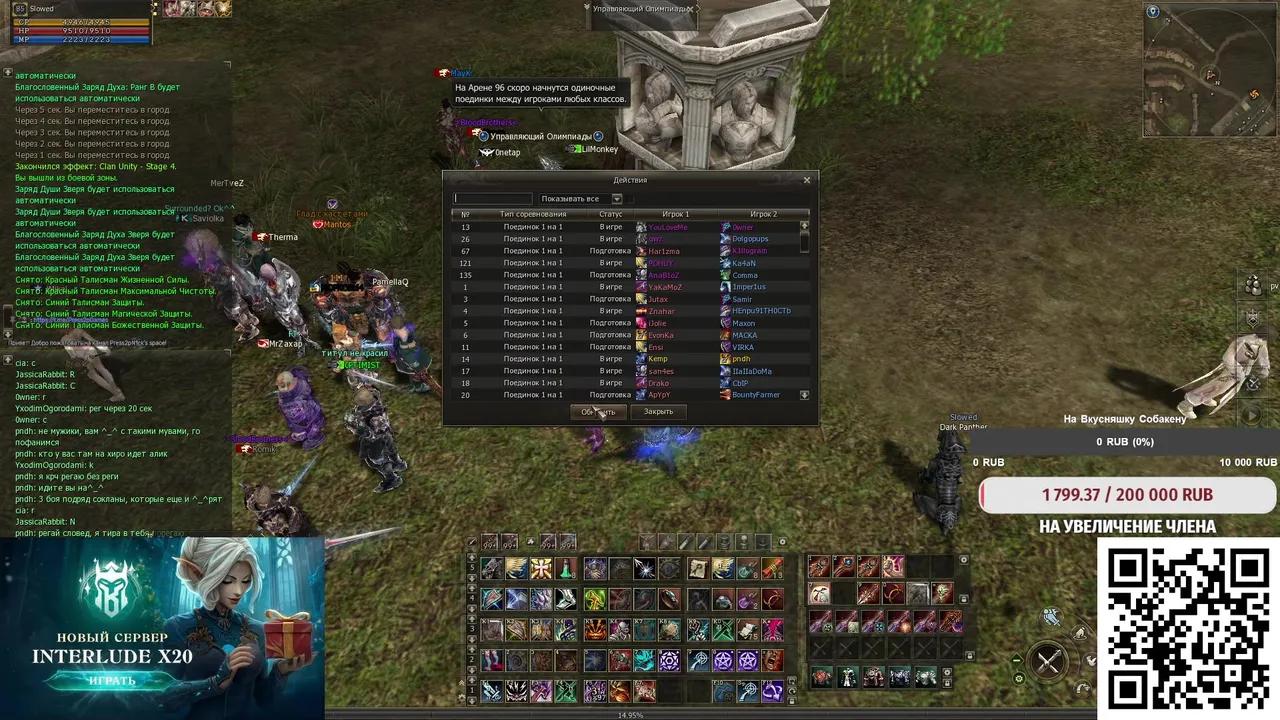Focus the match list search field
This screenshot has height=720, width=1280.
[493, 199]
